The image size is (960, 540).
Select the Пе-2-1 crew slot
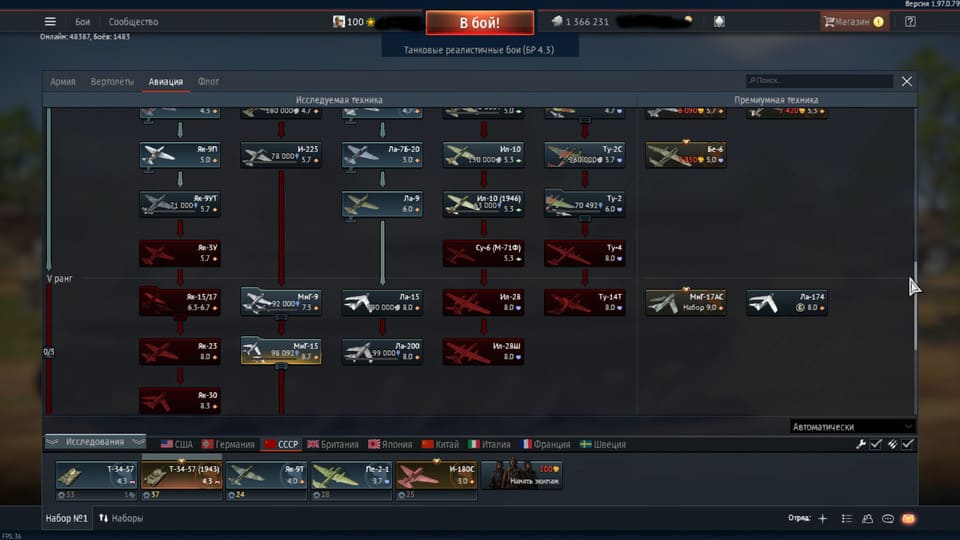point(351,476)
